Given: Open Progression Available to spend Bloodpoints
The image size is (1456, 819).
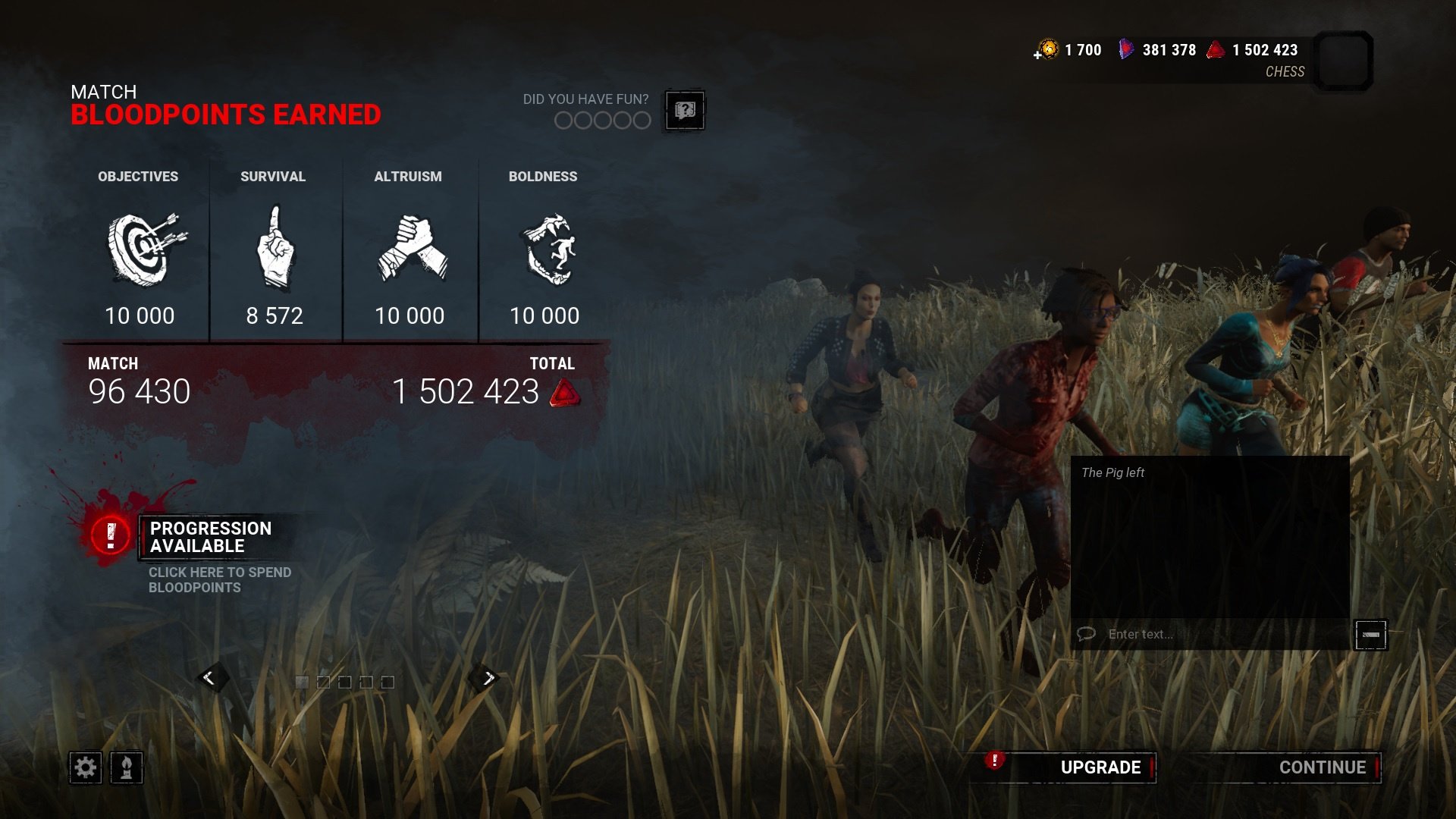Looking at the screenshot, I should click(x=210, y=538).
